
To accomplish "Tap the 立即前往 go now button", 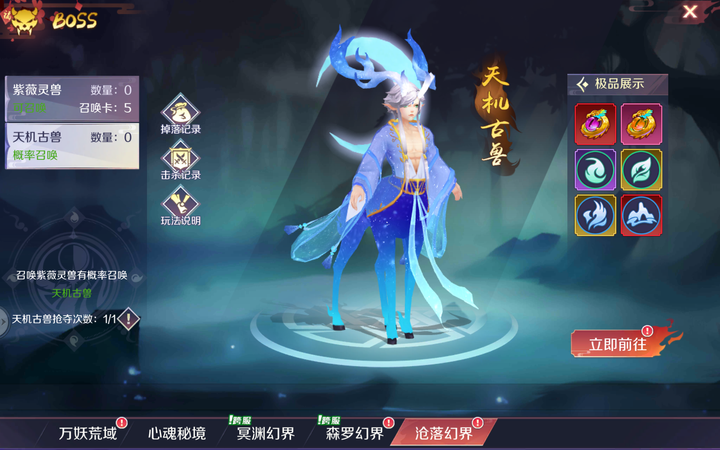I will [x=617, y=344].
